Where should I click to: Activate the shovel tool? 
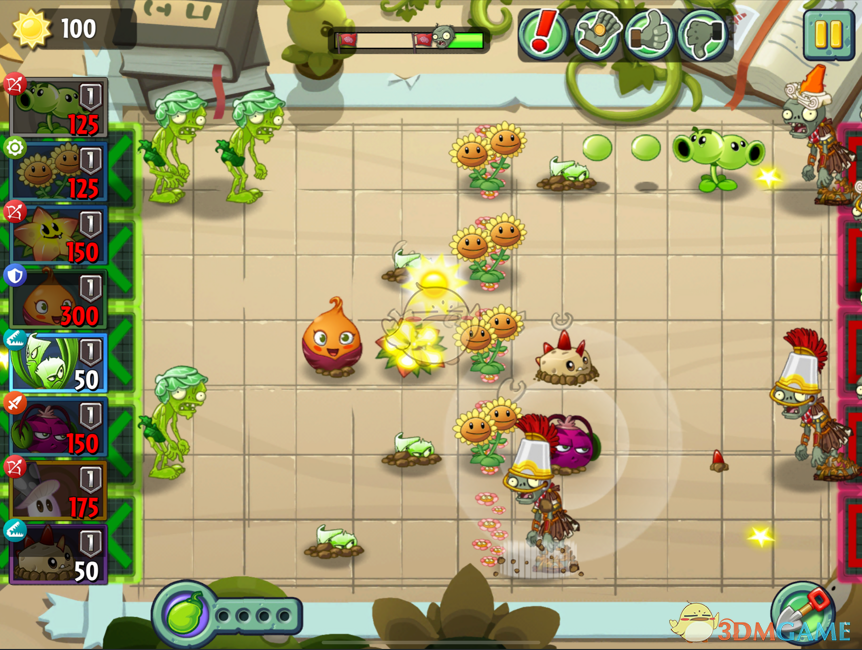802,611
